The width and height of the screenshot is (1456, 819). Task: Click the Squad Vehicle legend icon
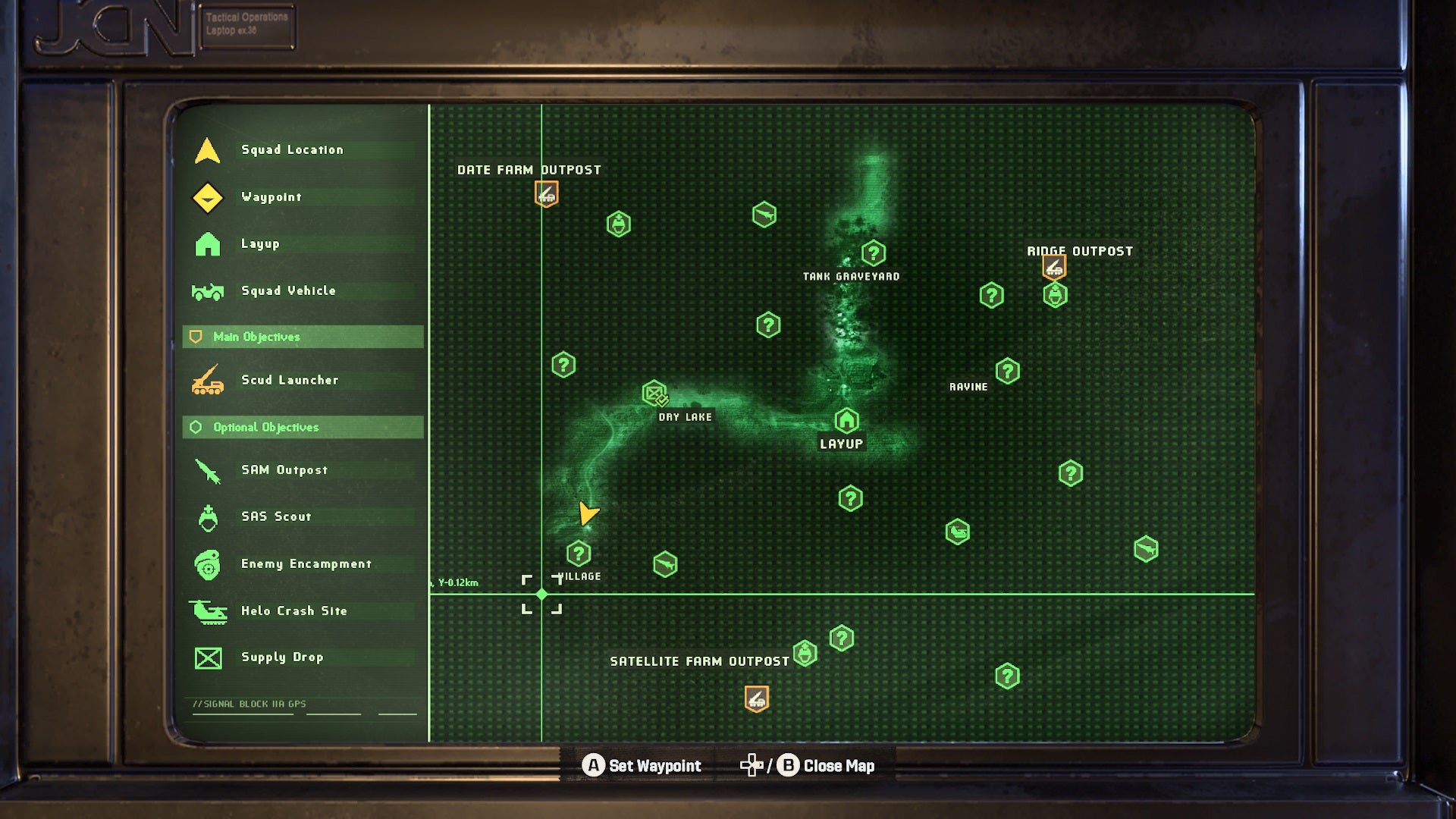pyautogui.click(x=206, y=290)
